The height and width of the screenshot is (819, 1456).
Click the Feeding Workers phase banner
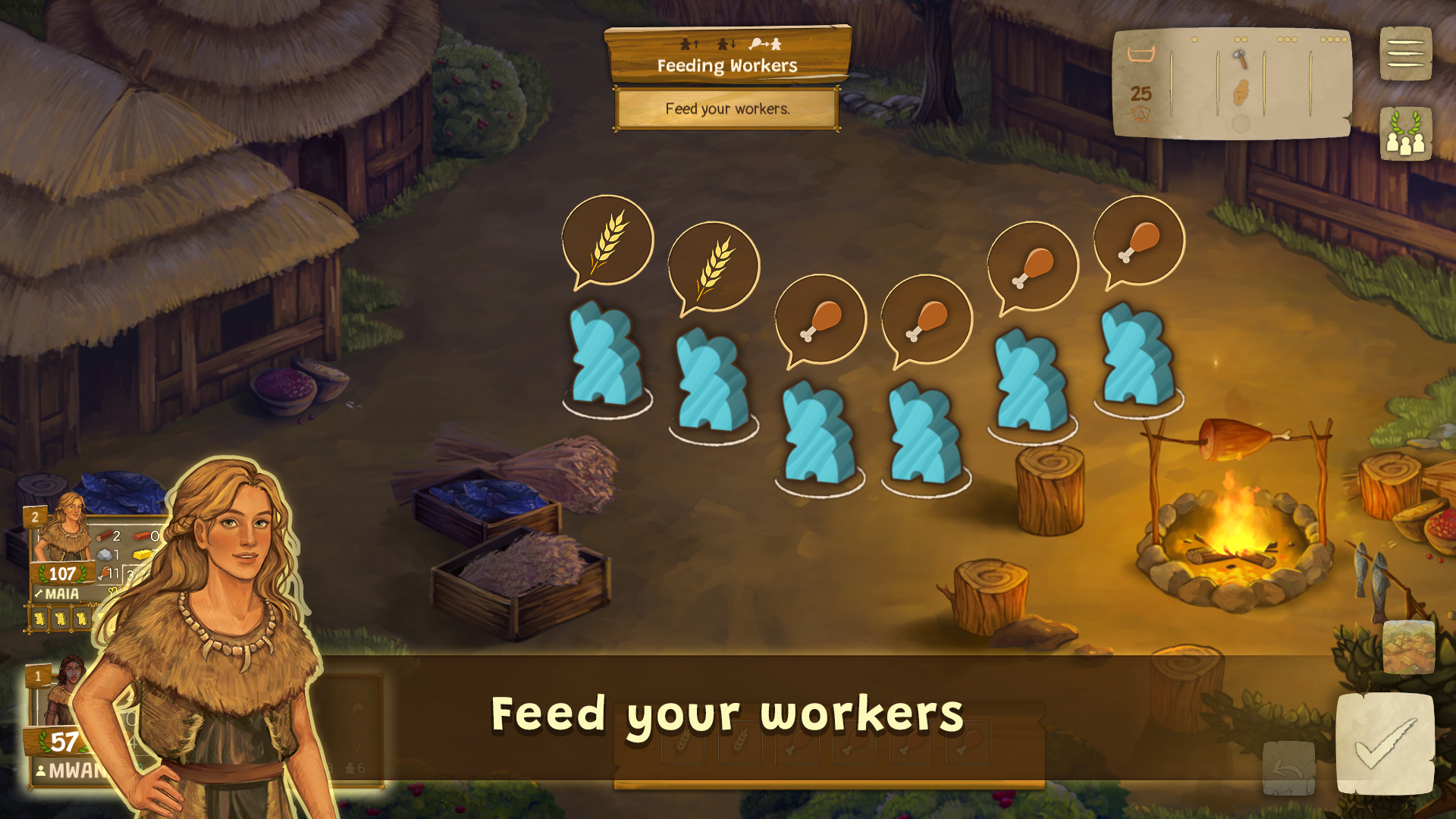[727, 55]
